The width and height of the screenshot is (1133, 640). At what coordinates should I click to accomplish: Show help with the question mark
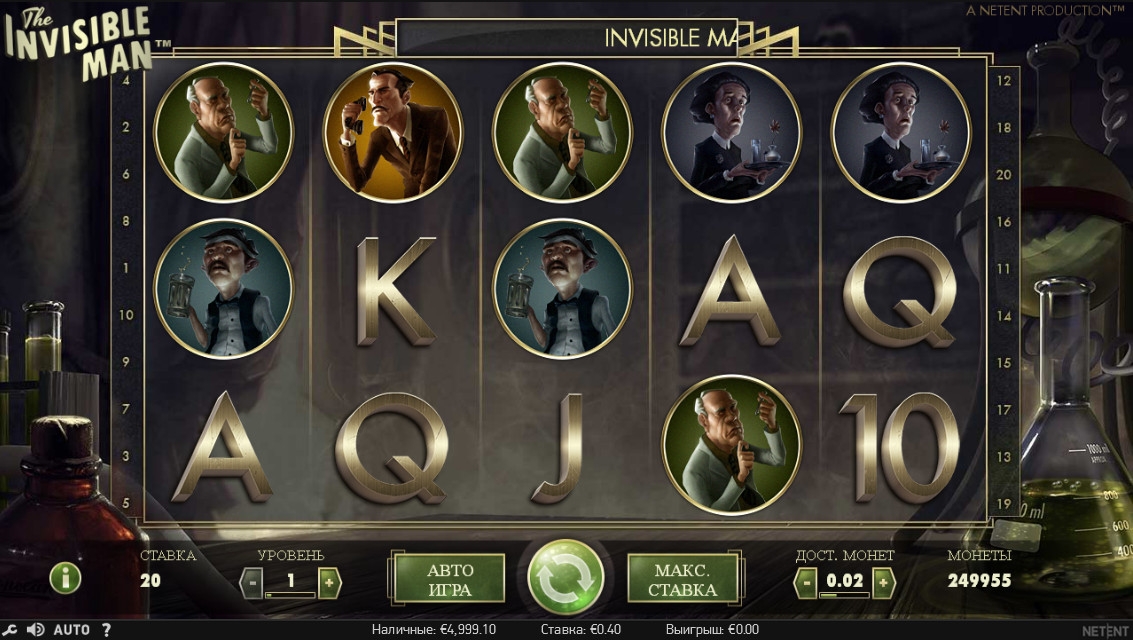106,630
